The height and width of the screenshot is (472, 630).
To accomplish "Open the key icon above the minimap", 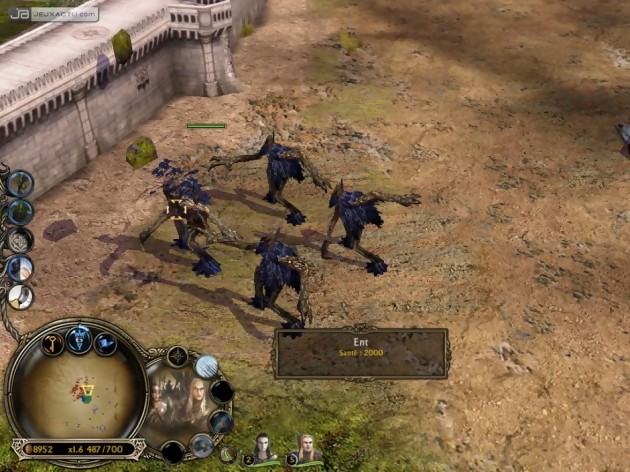I will click(52, 343).
